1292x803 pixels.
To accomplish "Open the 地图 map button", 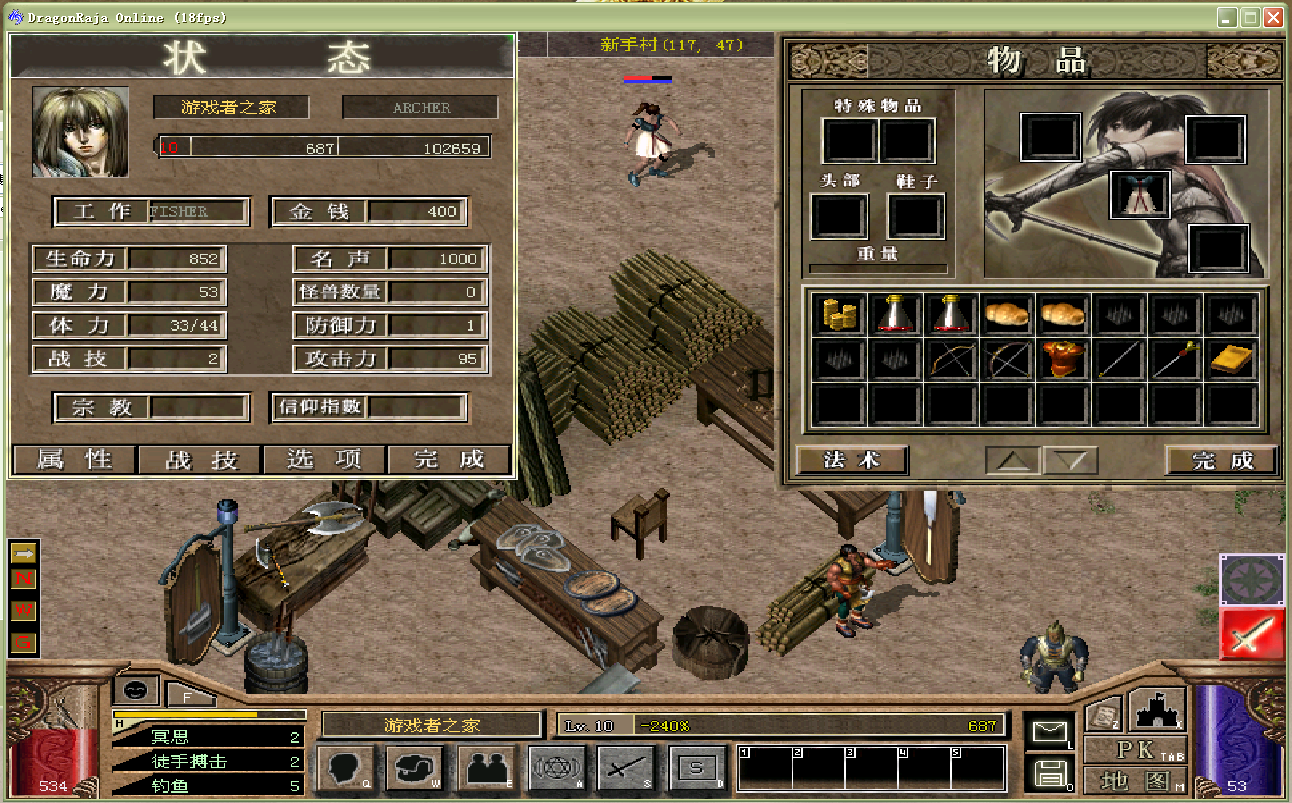I will click(x=1135, y=779).
